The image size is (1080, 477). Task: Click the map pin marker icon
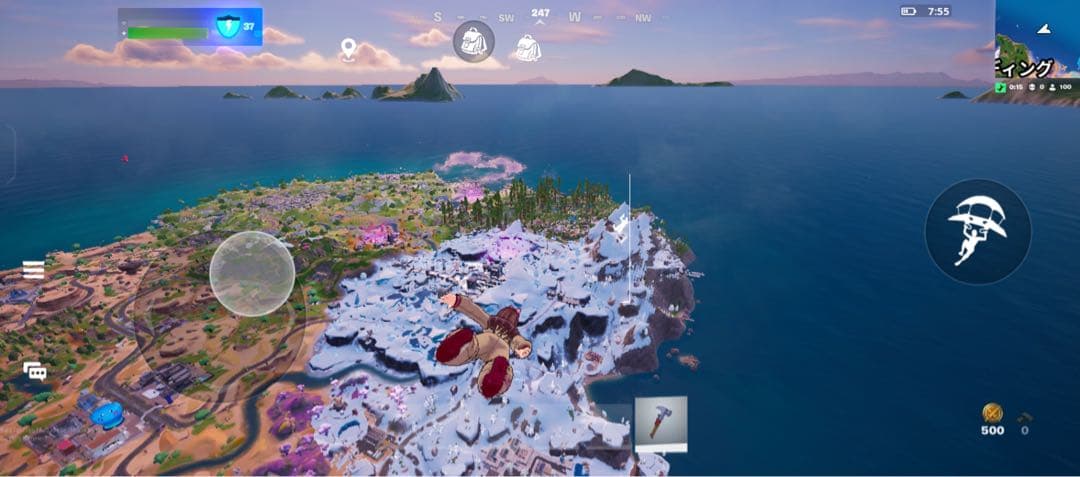point(348,49)
